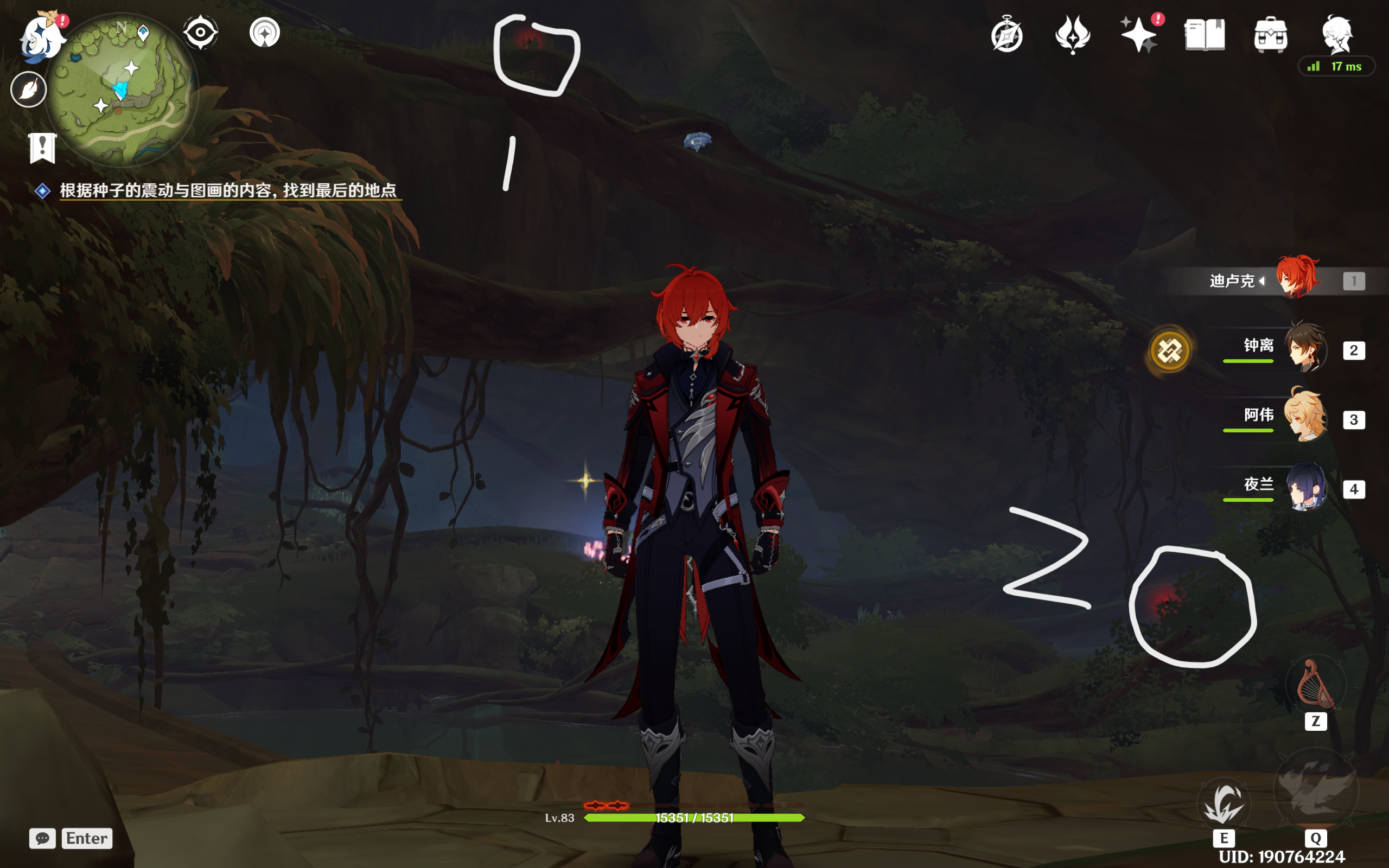Open the quest navigation banner icon

click(42, 148)
